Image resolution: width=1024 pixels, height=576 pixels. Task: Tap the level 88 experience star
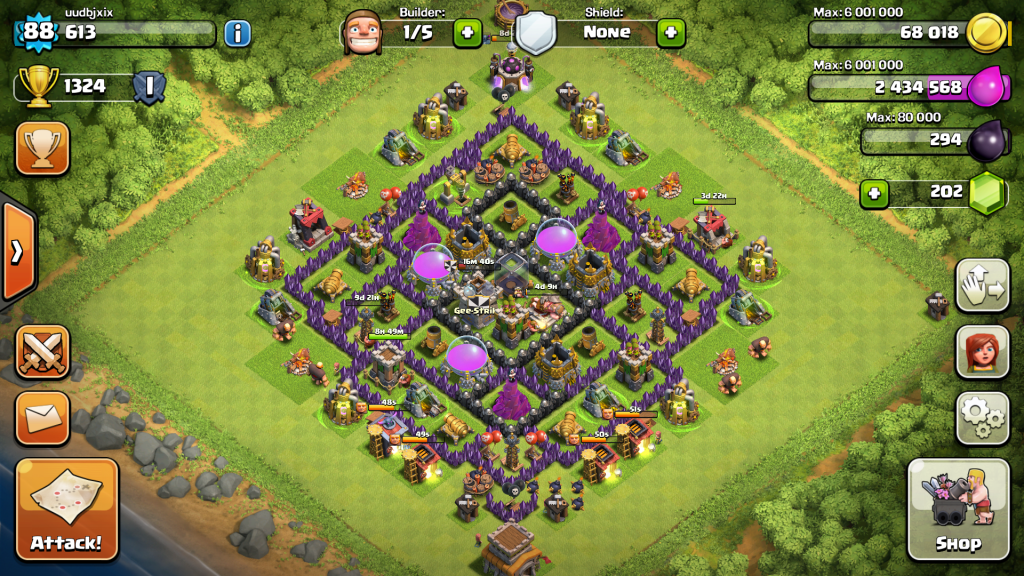(38, 32)
